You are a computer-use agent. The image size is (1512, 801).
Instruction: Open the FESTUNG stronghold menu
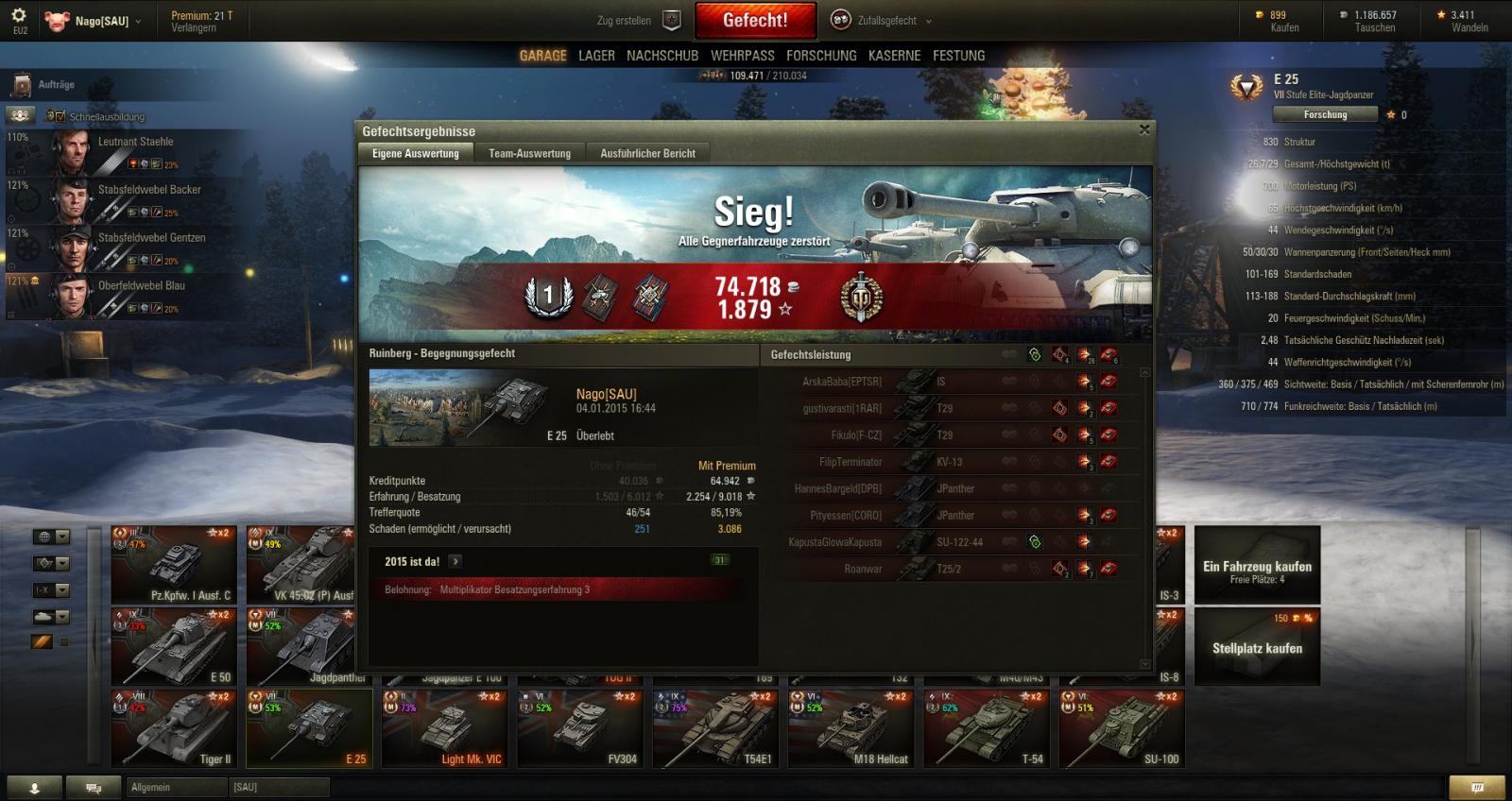coord(958,56)
